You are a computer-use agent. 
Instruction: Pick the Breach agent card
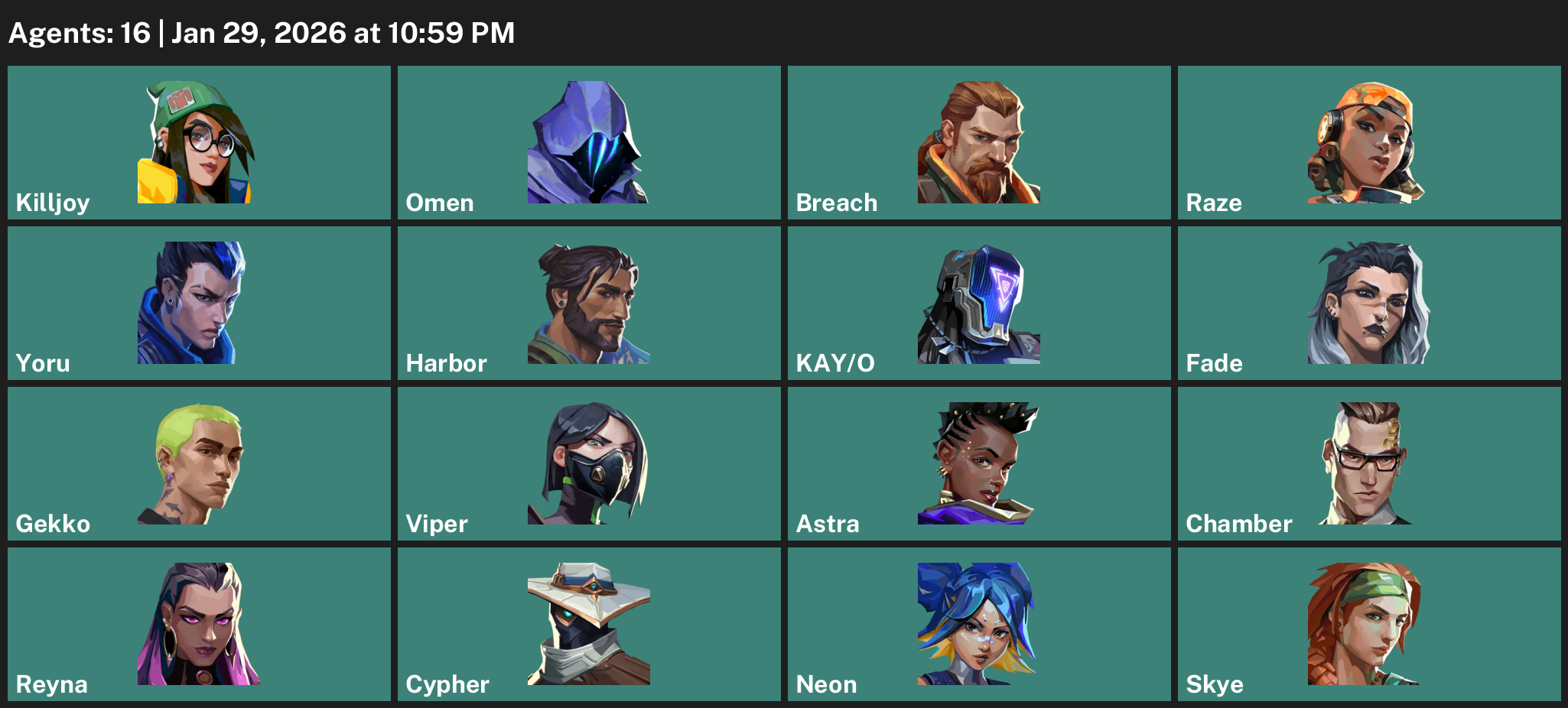click(x=979, y=142)
